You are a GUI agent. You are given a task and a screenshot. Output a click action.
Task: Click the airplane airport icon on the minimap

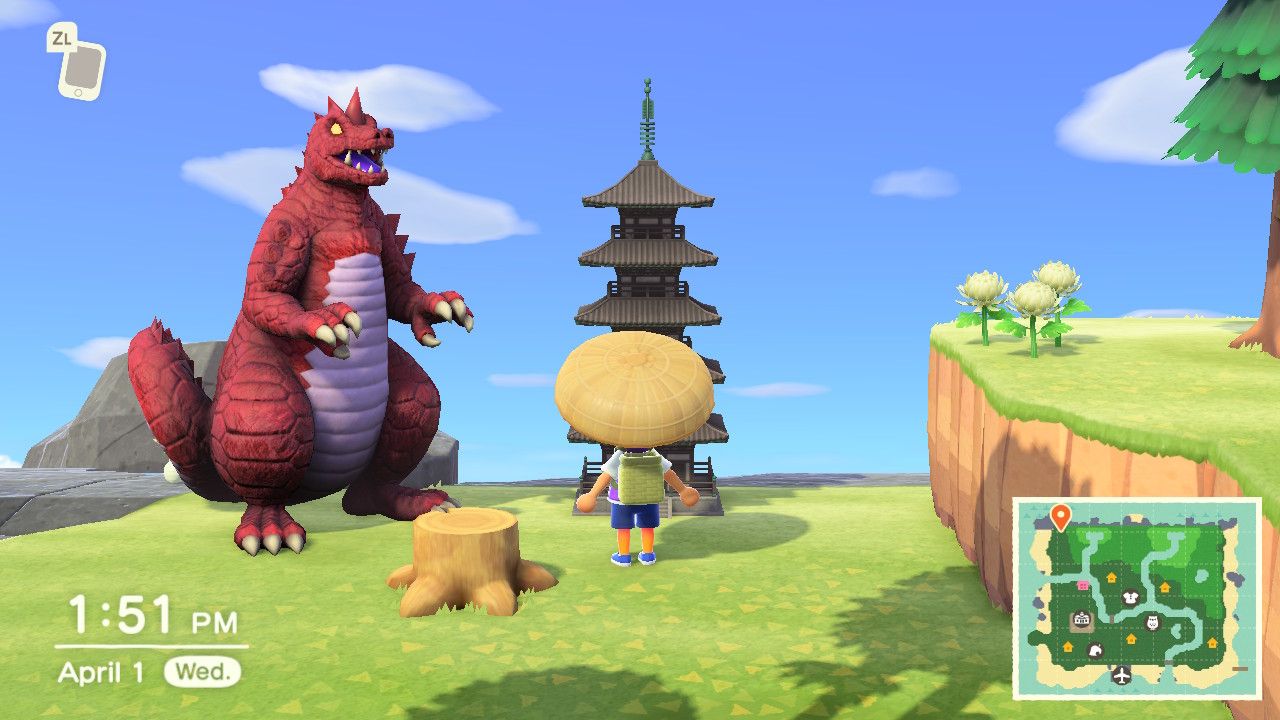click(x=1121, y=676)
